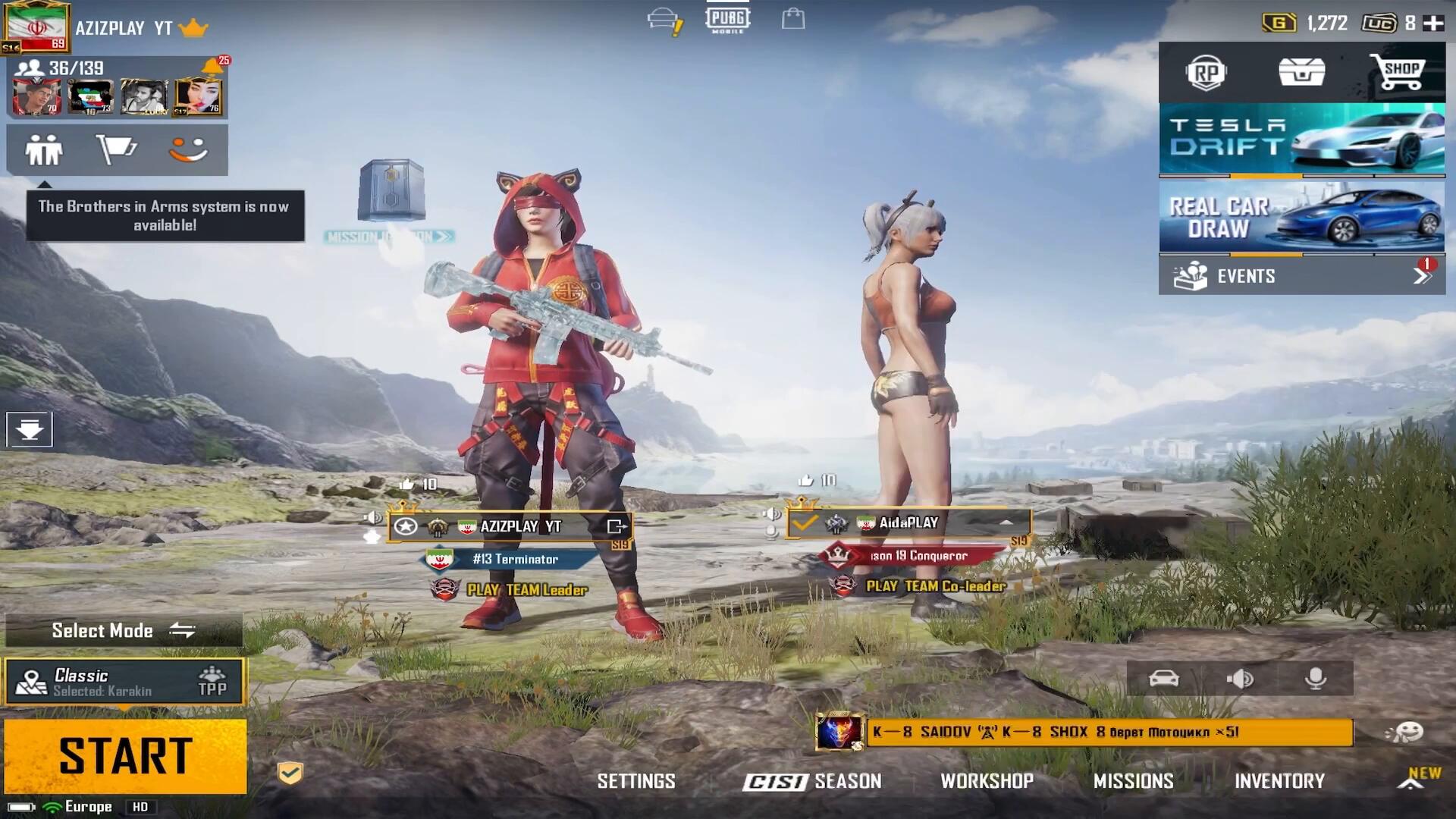The width and height of the screenshot is (1456, 819).
Task: Open the friends list icon
Action: coord(44,149)
